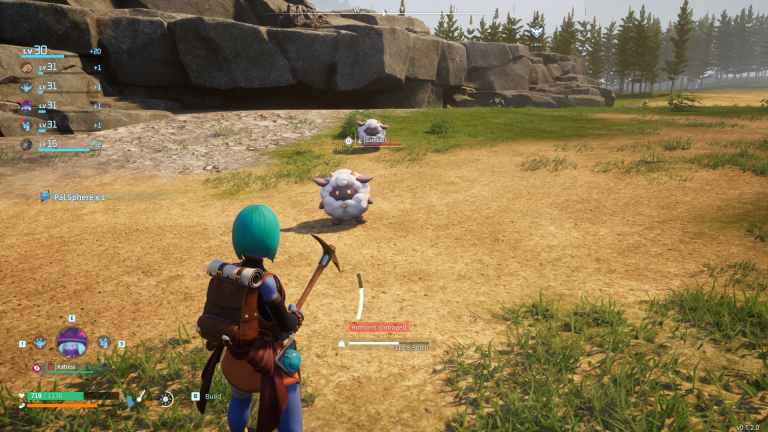Image resolution: width=768 pixels, height=432 pixels.
Task: Choose the brown pal in party list
Action: click(x=27, y=68)
